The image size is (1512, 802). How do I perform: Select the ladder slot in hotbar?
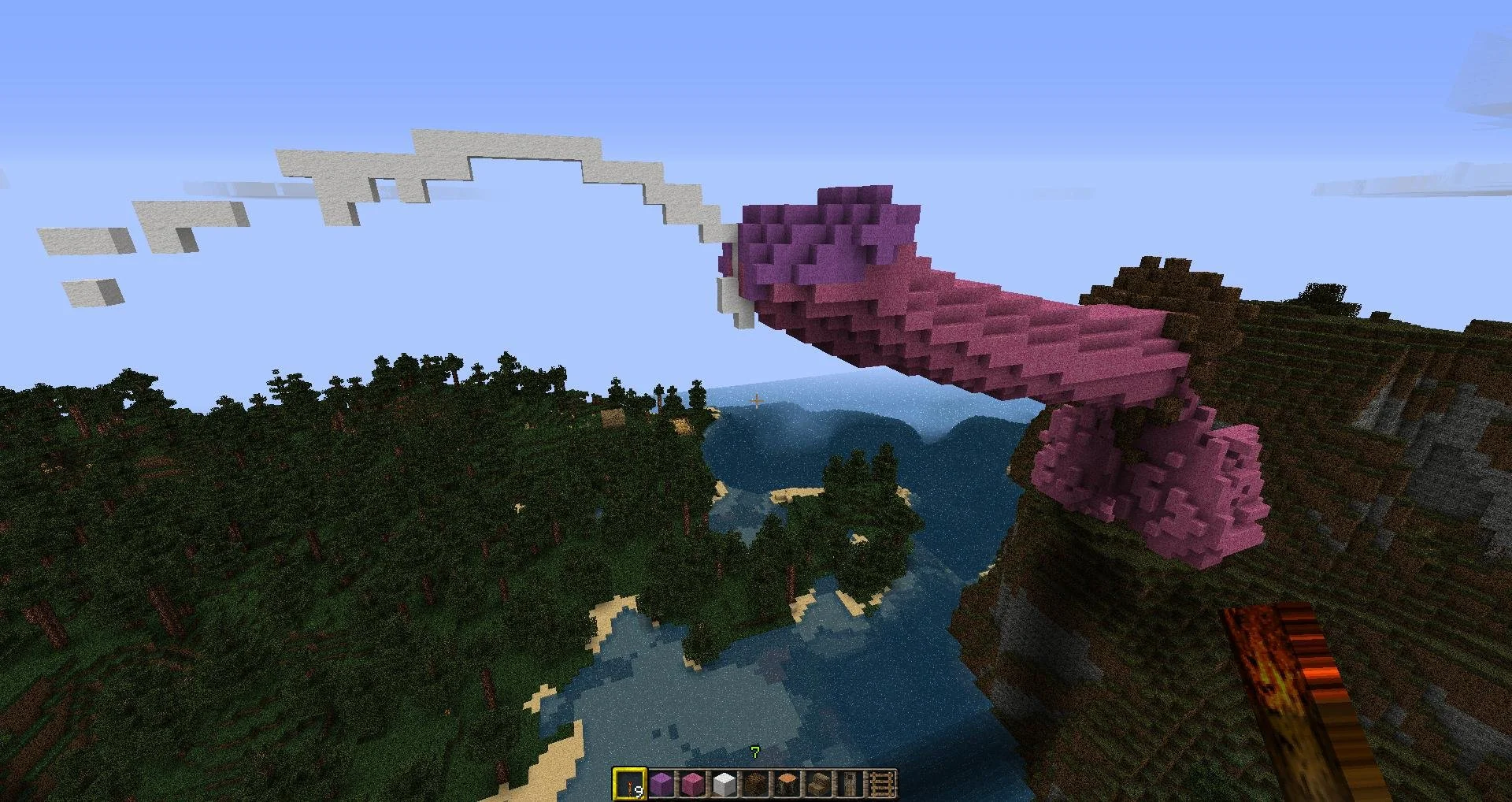coord(881,784)
